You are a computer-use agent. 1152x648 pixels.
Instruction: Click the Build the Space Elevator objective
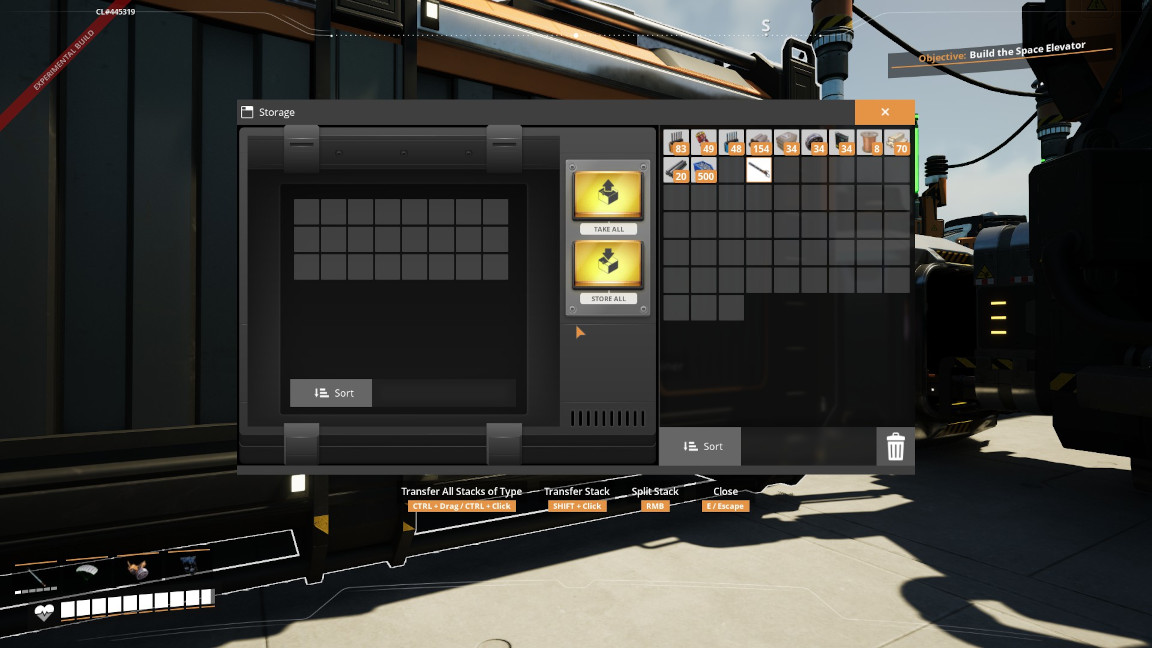click(x=1000, y=56)
